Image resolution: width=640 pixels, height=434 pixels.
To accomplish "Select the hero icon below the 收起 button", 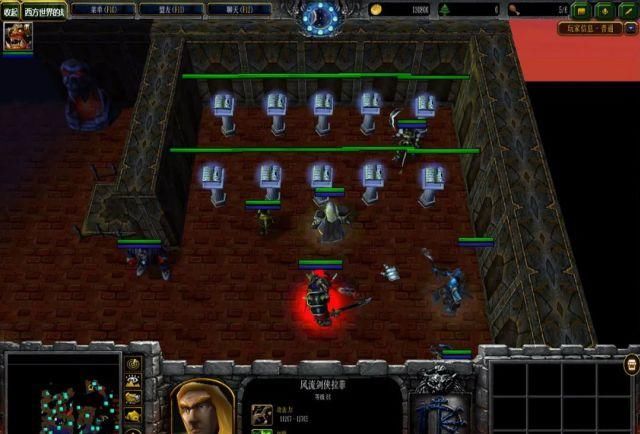I will 16,38.
